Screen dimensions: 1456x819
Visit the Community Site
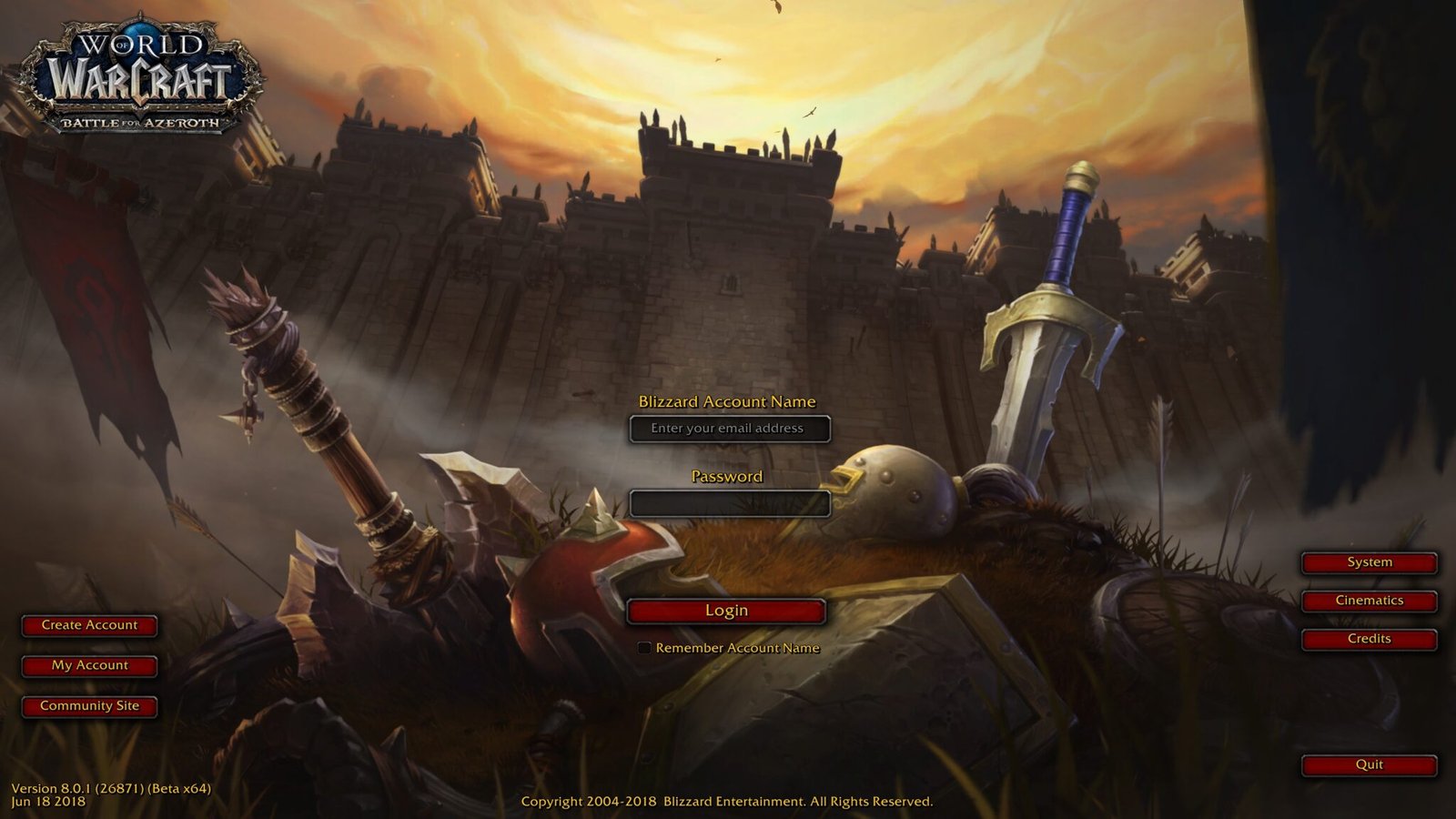click(x=89, y=705)
